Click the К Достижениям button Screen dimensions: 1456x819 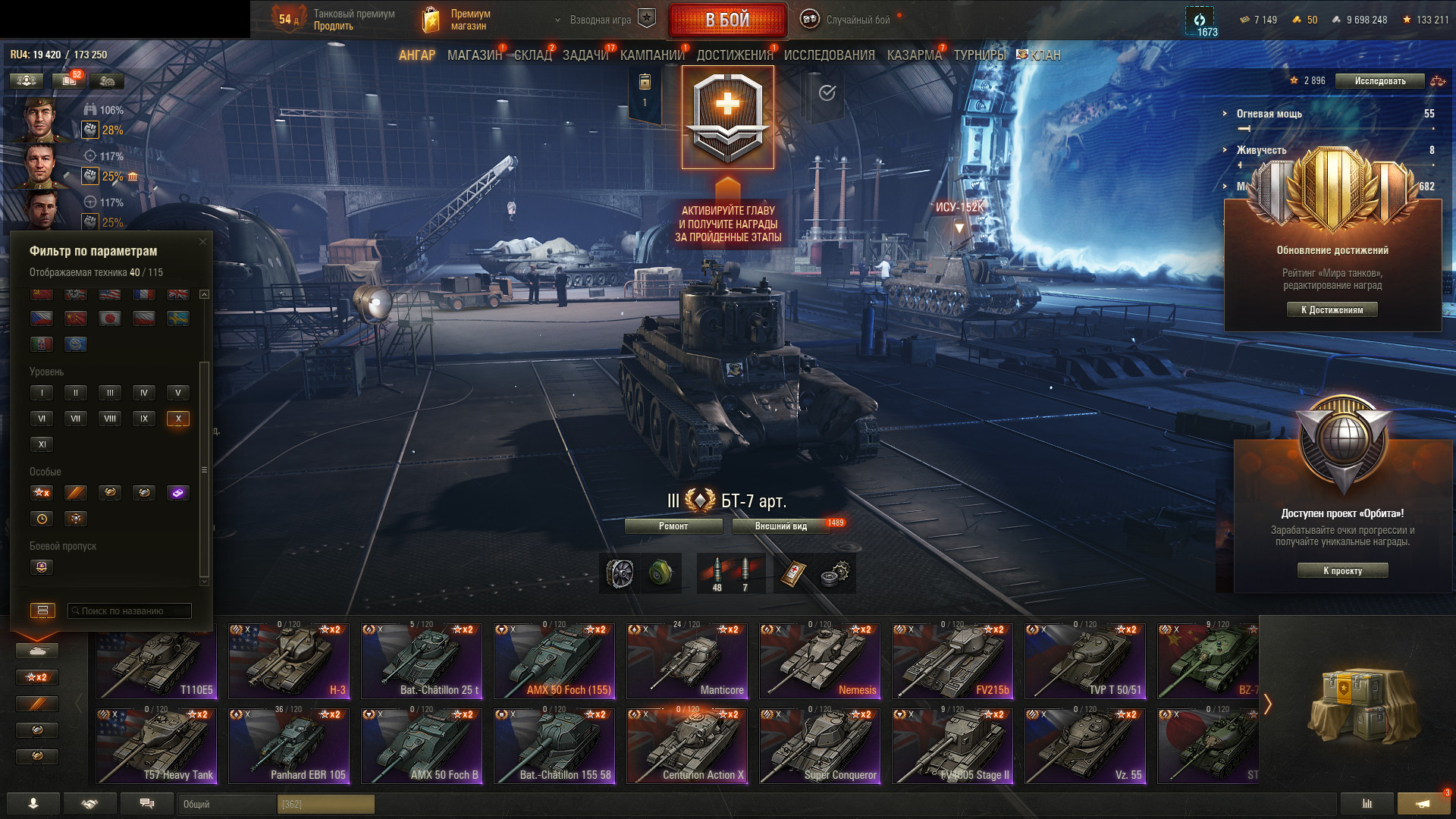[1332, 309]
